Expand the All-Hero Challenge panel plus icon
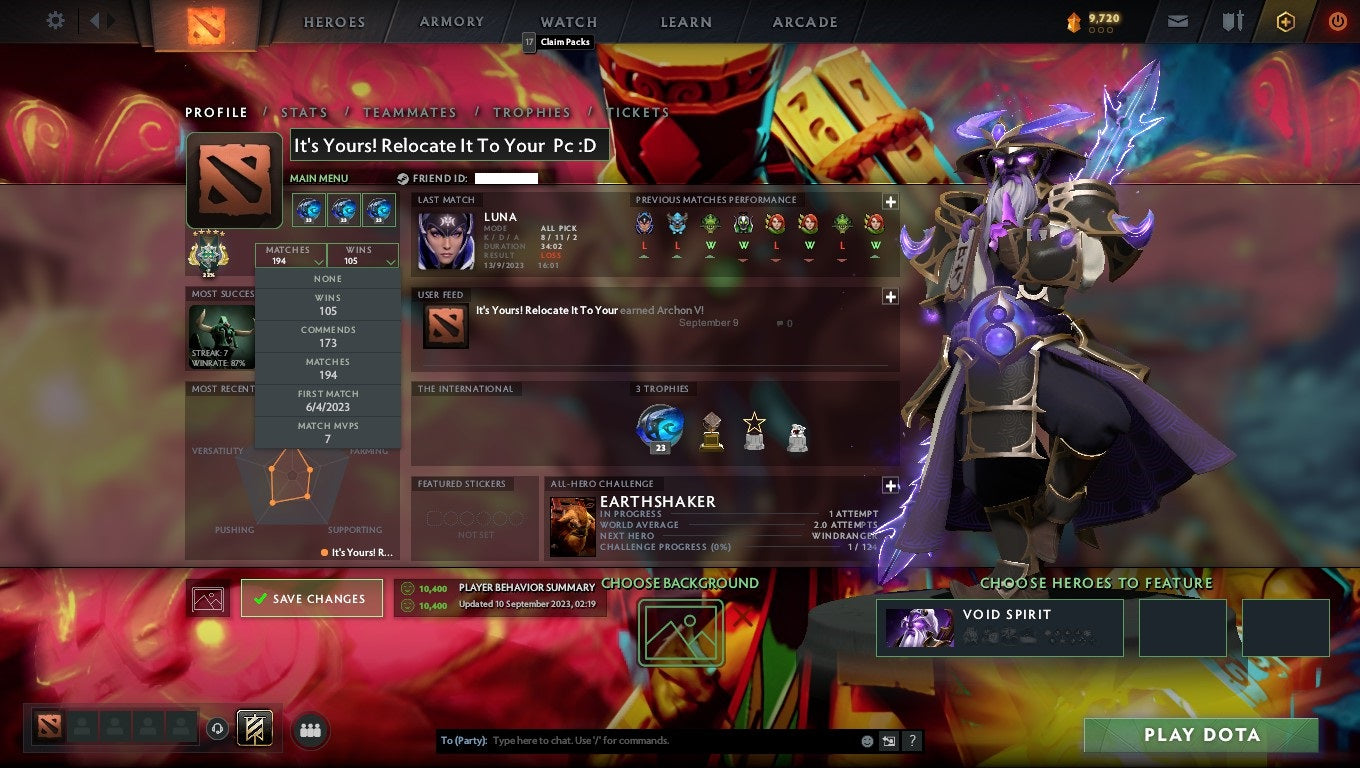1360x768 pixels. pyautogui.click(x=890, y=486)
